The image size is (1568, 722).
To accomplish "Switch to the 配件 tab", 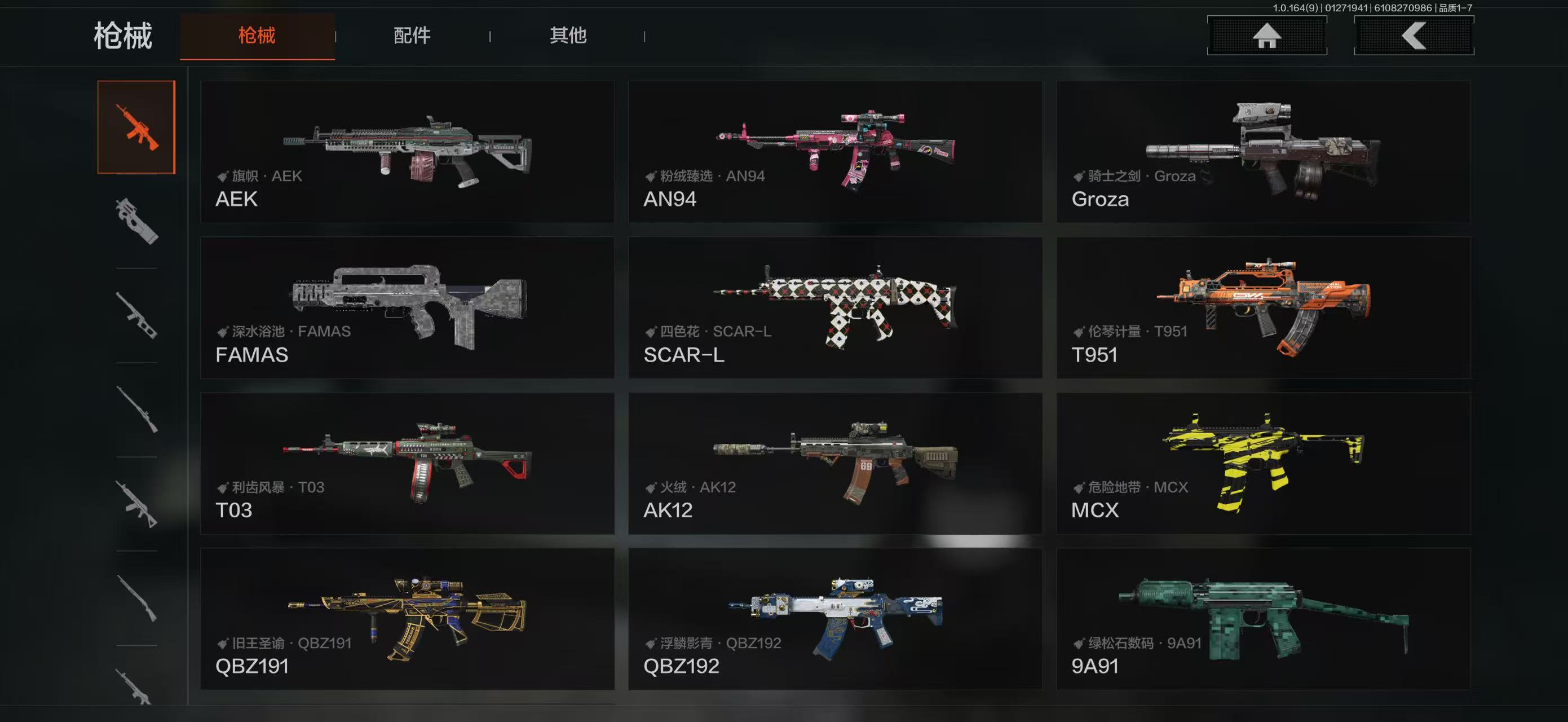I will 412,36.
